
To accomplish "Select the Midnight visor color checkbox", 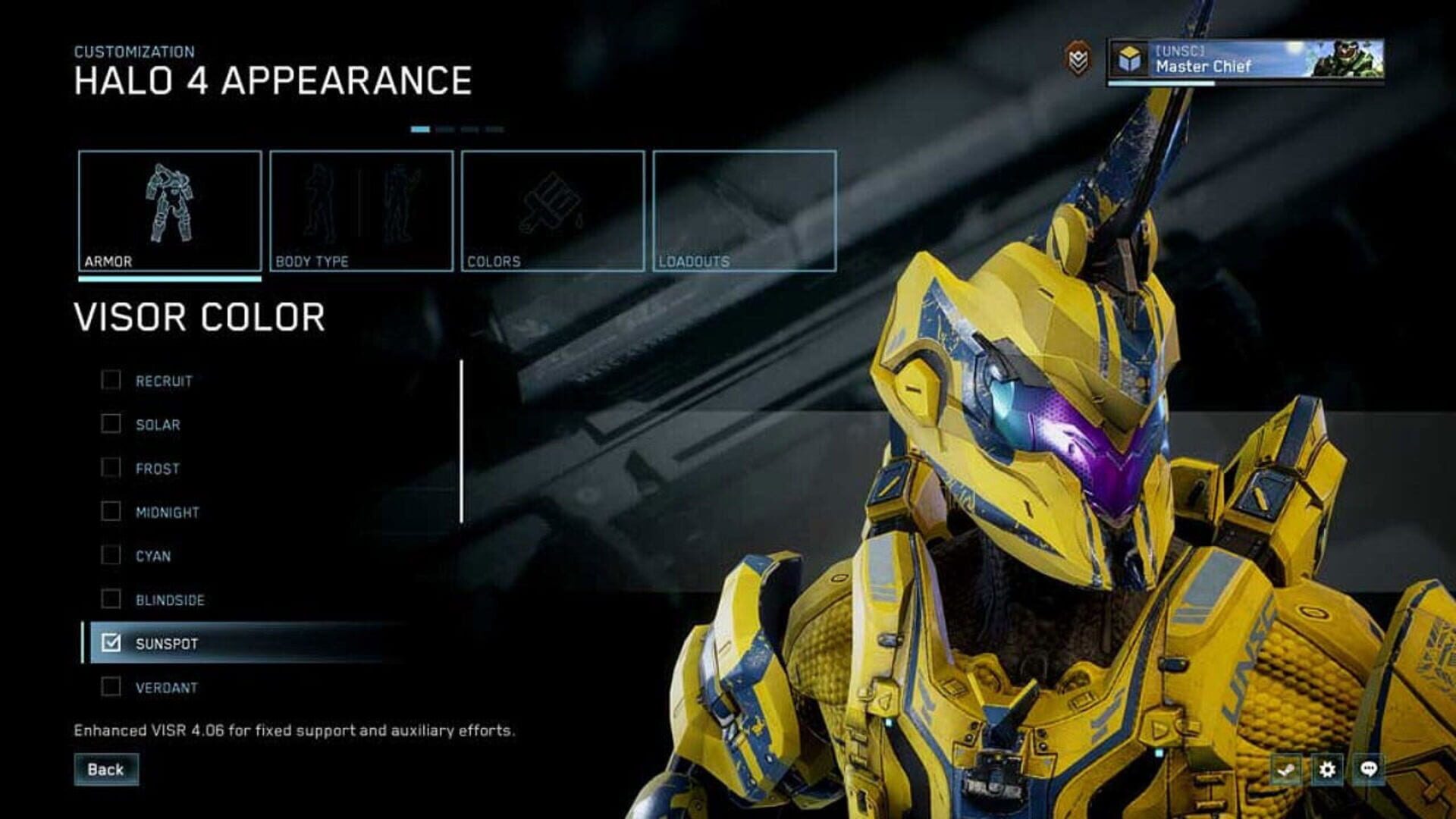I will tap(111, 512).
